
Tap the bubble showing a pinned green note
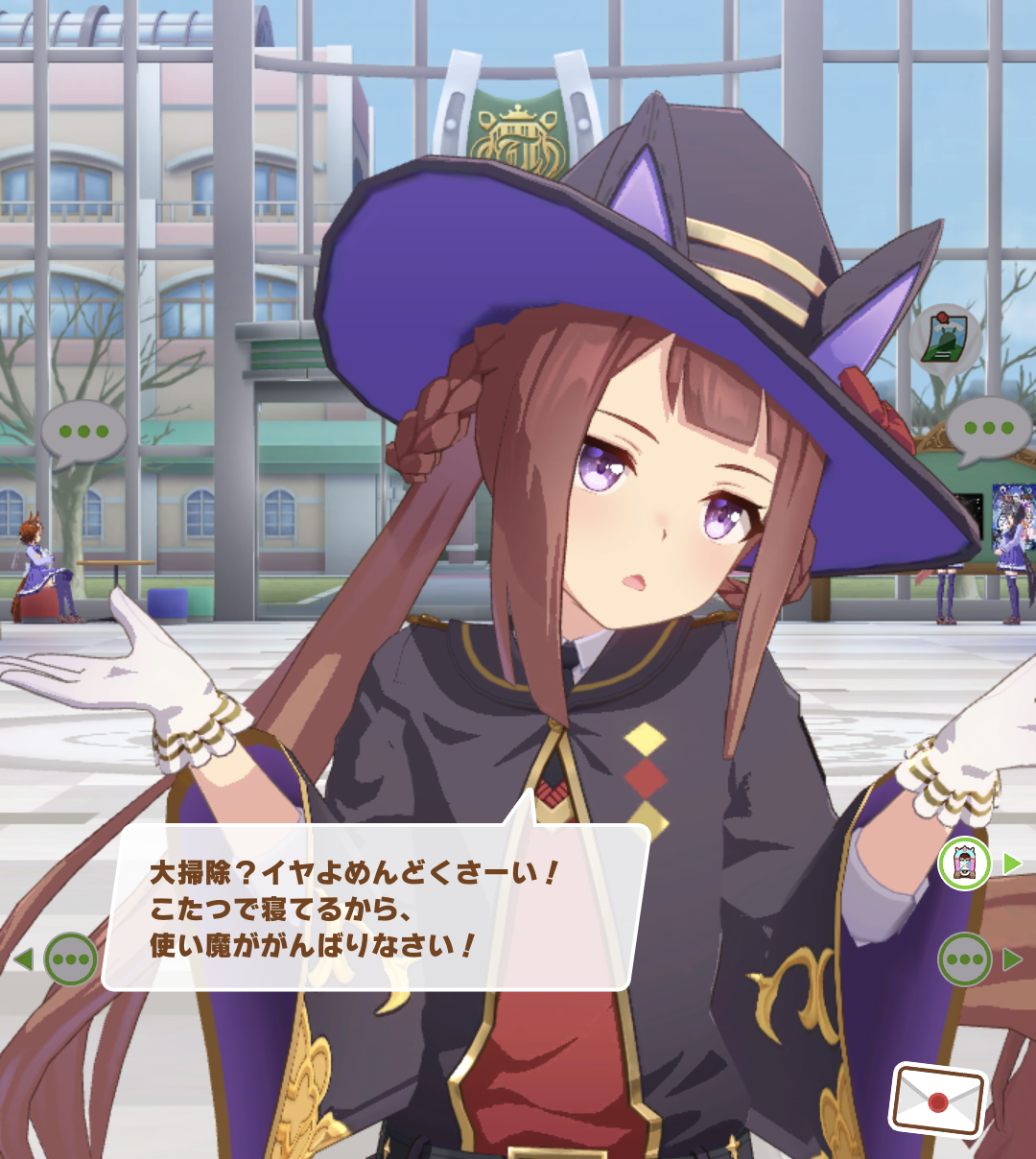[945, 341]
